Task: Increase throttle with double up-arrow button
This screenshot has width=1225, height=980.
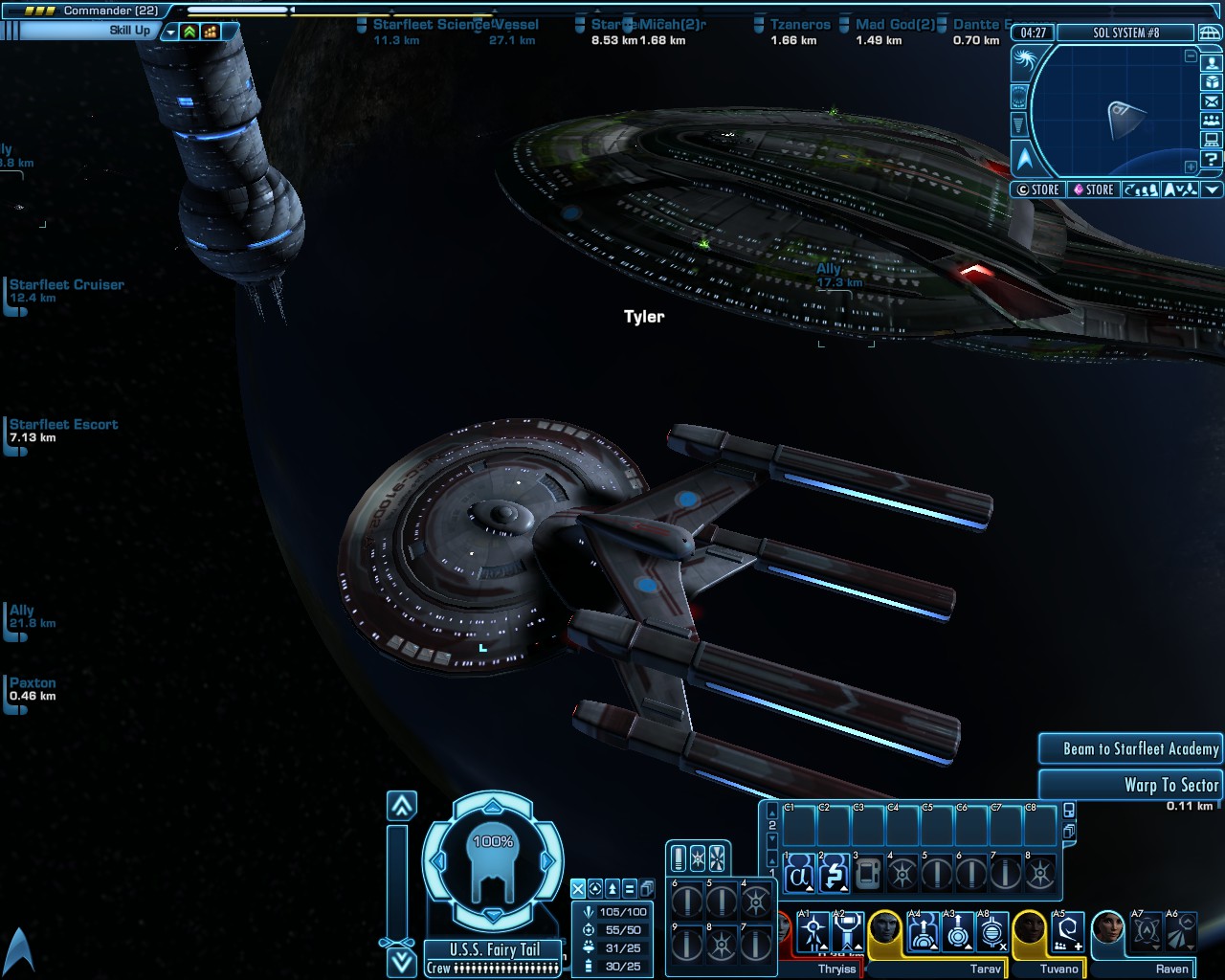Action: [x=402, y=806]
